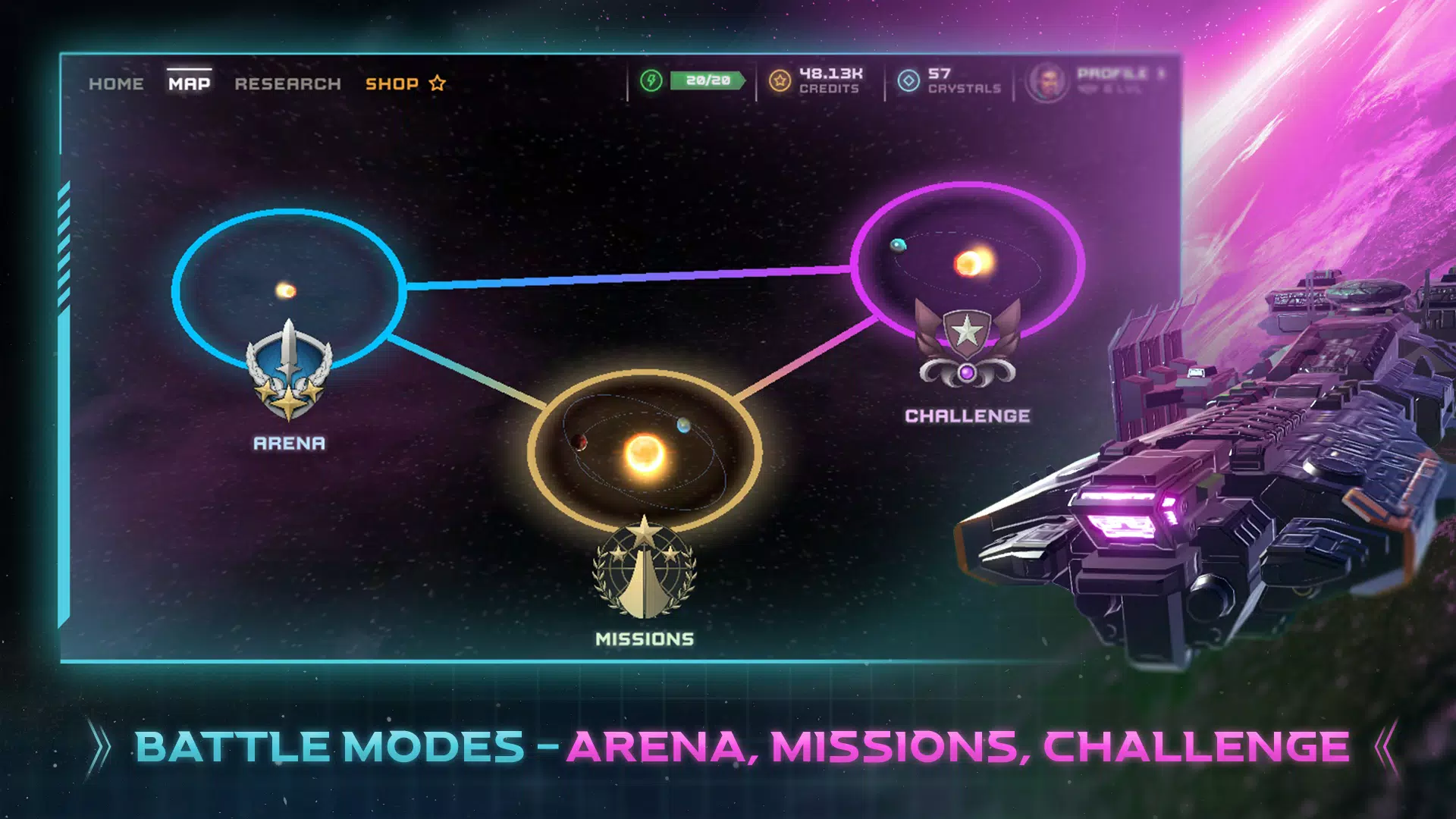Image resolution: width=1456 pixels, height=819 pixels.
Task: Select the Arena shield emblem icon
Action: tap(289, 372)
